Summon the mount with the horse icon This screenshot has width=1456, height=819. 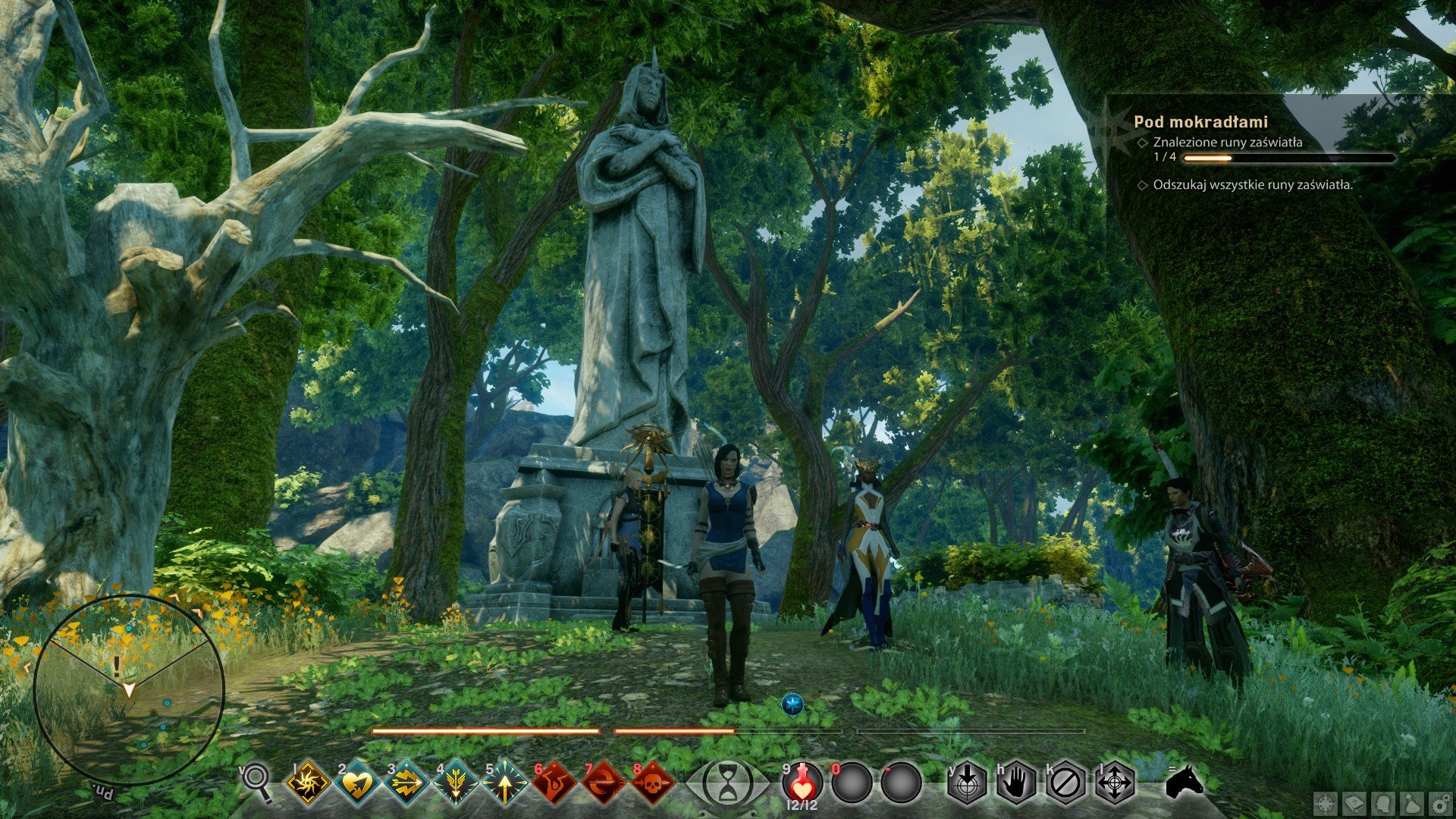(1185, 782)
